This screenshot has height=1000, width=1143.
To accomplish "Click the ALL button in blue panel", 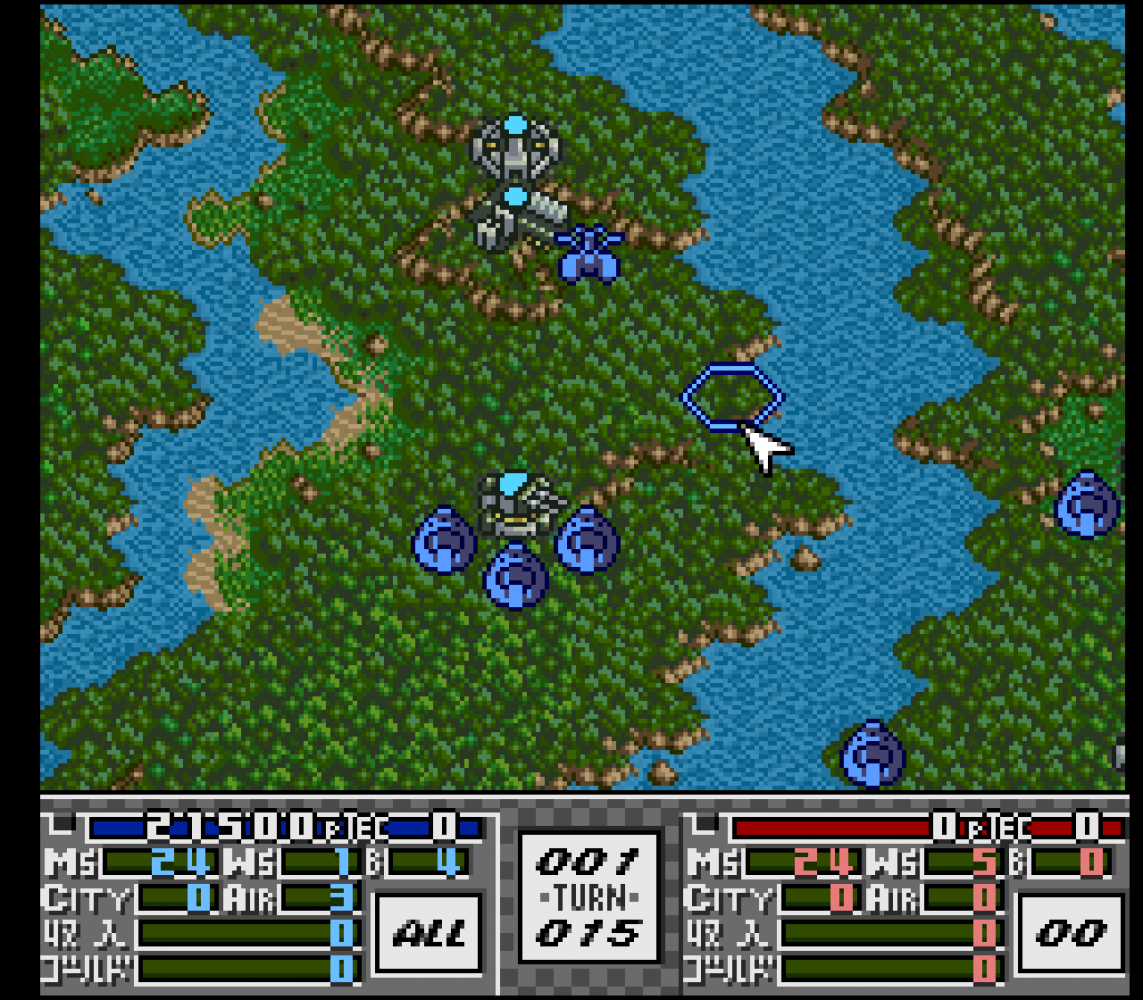I will point(426,934).
